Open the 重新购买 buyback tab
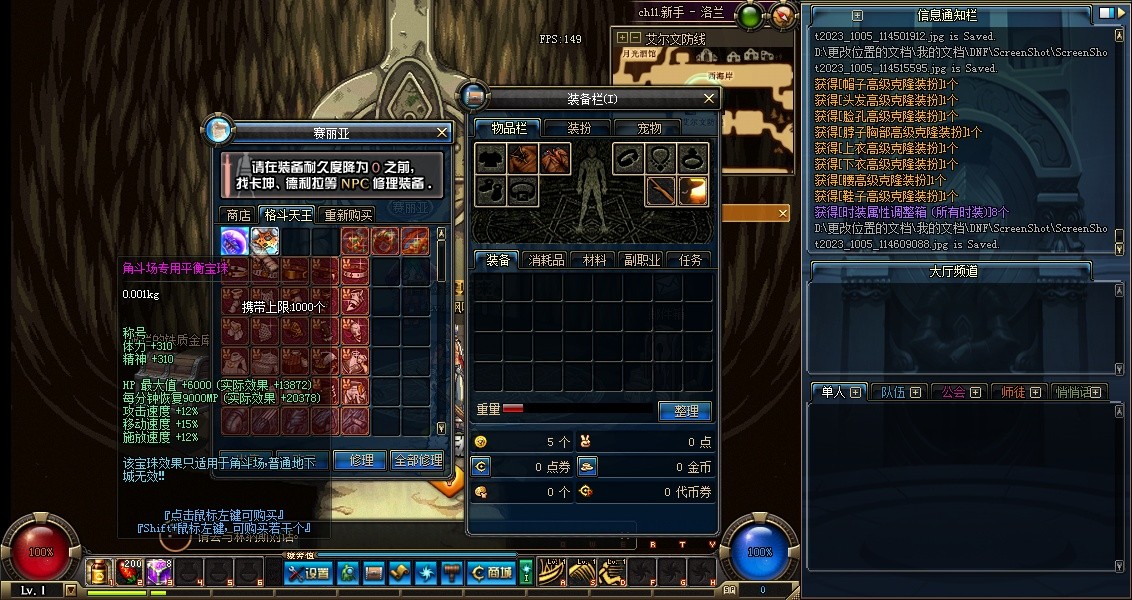Image resolution: width=1132 pixels, height=600 pixels. pos(347,215)
